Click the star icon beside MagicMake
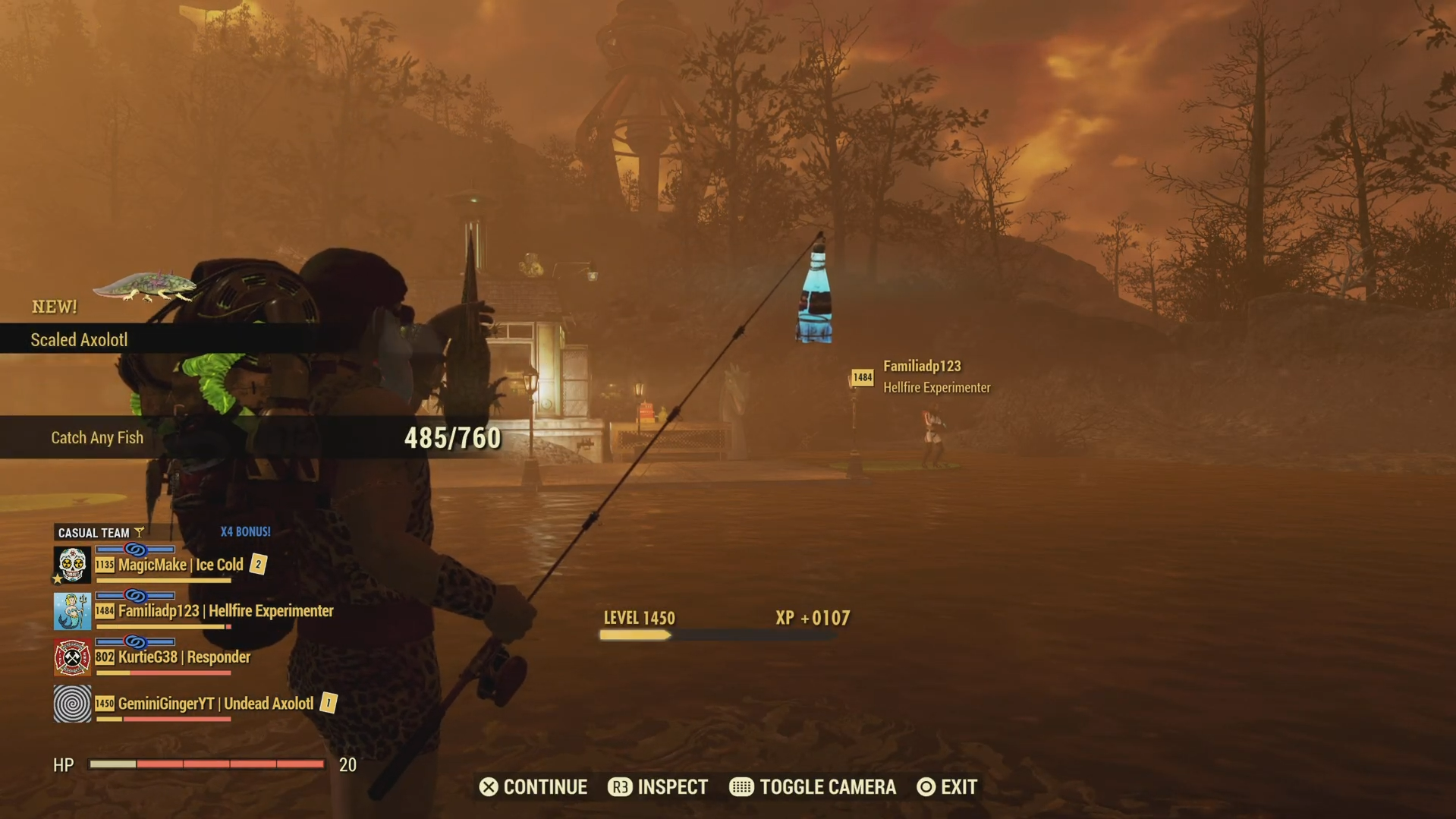The height and width of the screenshot is (819, 1456). coord(58,578)
